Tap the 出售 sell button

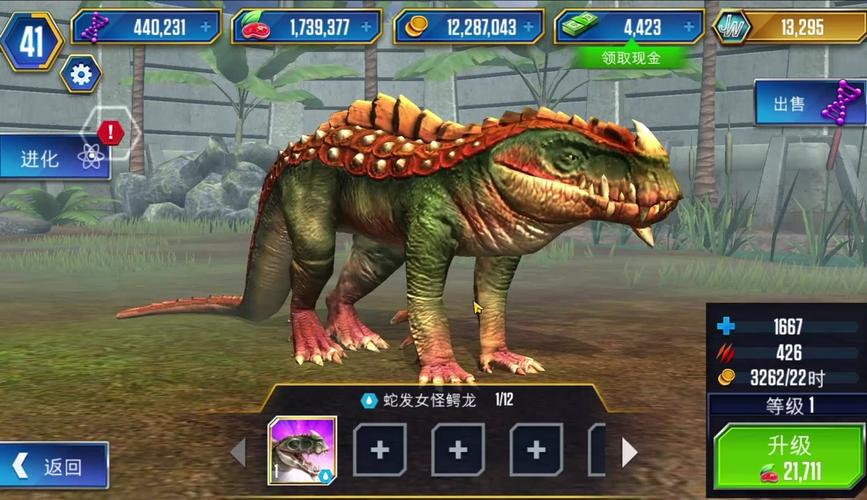tap(808, 104)
